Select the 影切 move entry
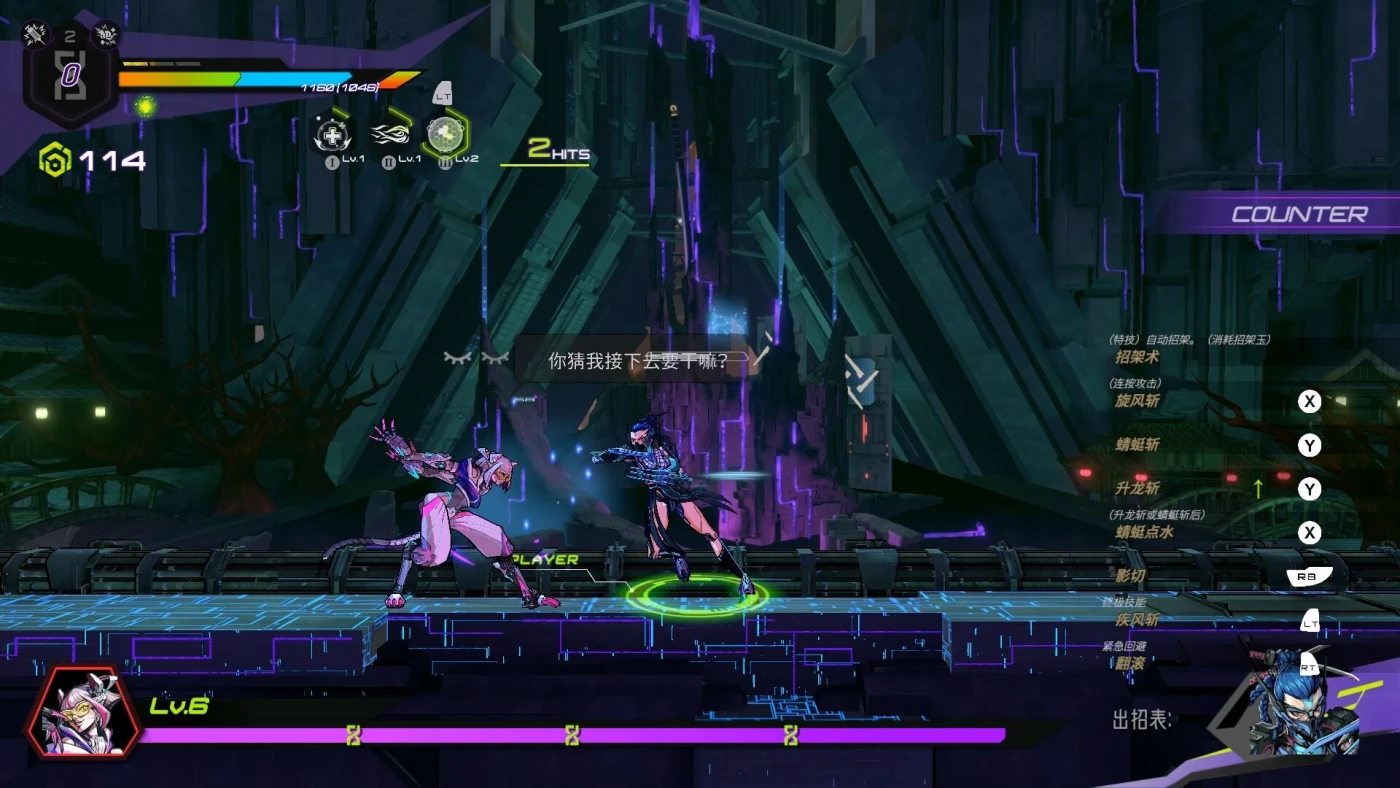1400x788 pixels. [x=1130, y=577]
